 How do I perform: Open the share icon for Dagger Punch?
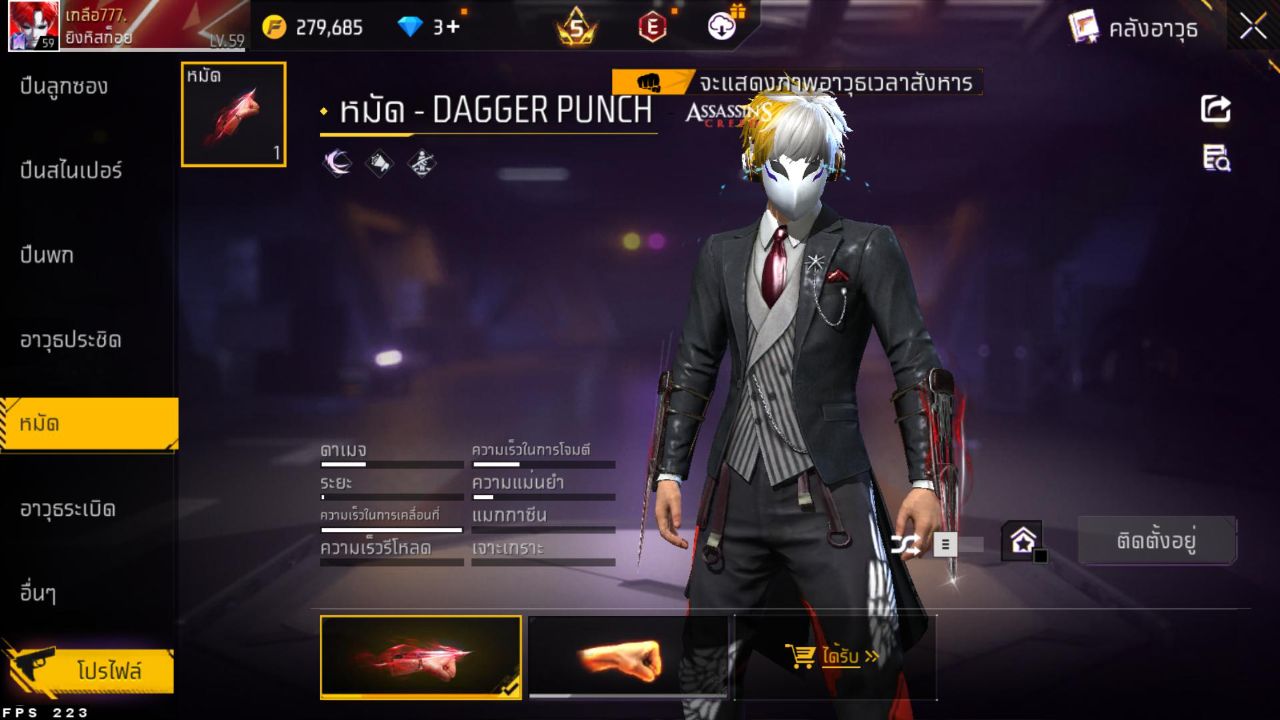tap(1214, 110)
